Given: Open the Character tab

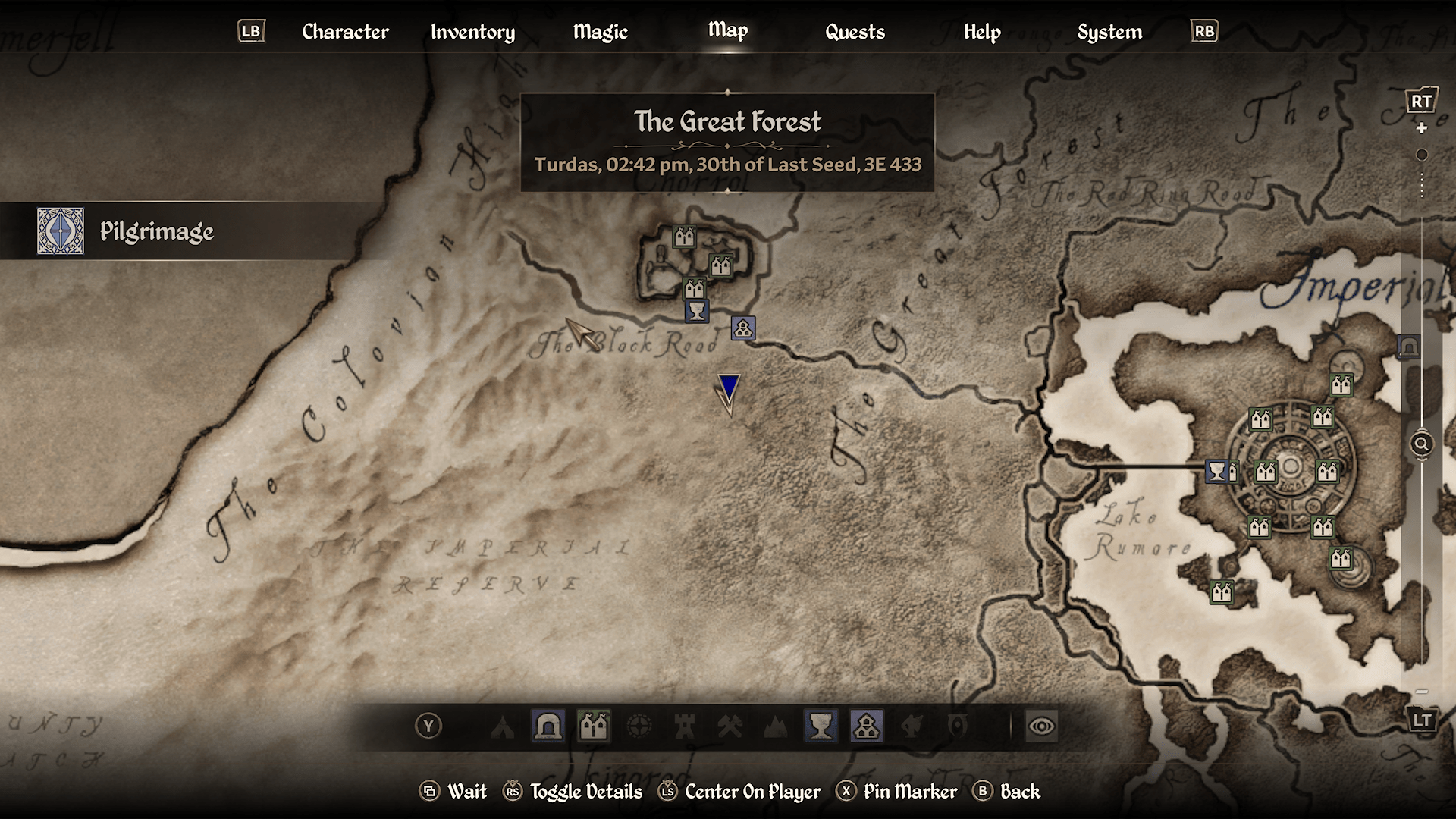Looking at the screenshot, I should click(345, 32).
